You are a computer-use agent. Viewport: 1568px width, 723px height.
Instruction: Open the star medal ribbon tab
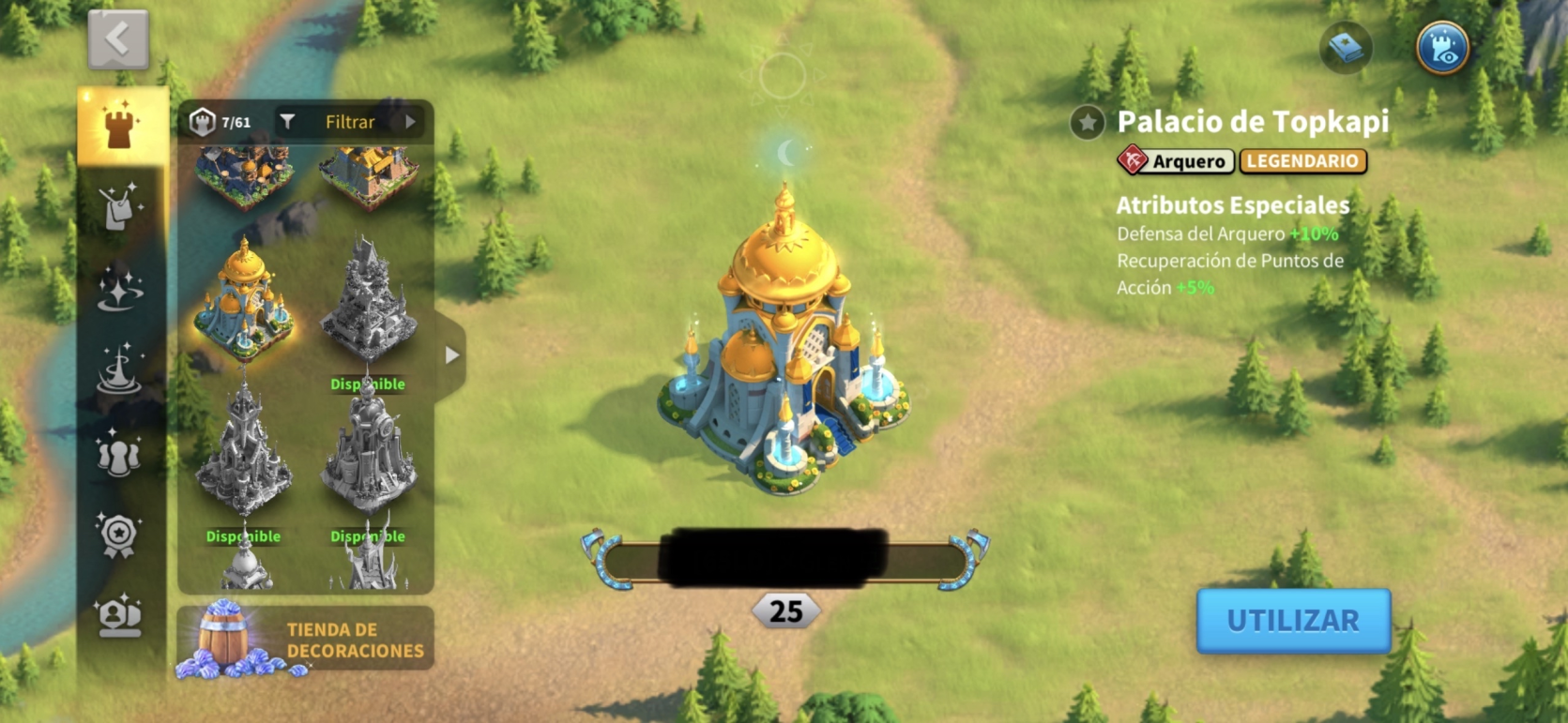point(120,535)
